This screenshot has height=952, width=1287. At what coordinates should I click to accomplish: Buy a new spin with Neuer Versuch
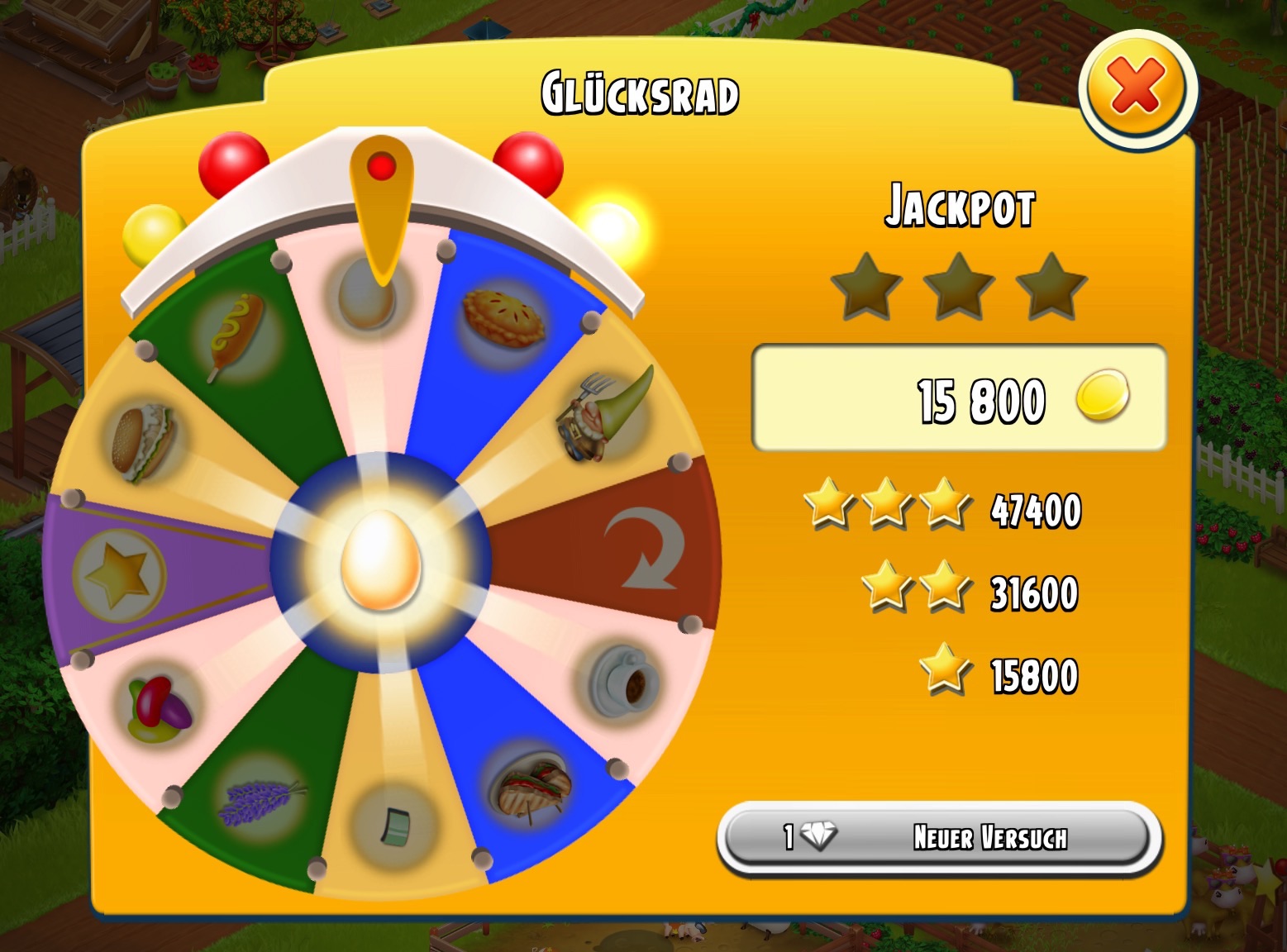point(939,837)
